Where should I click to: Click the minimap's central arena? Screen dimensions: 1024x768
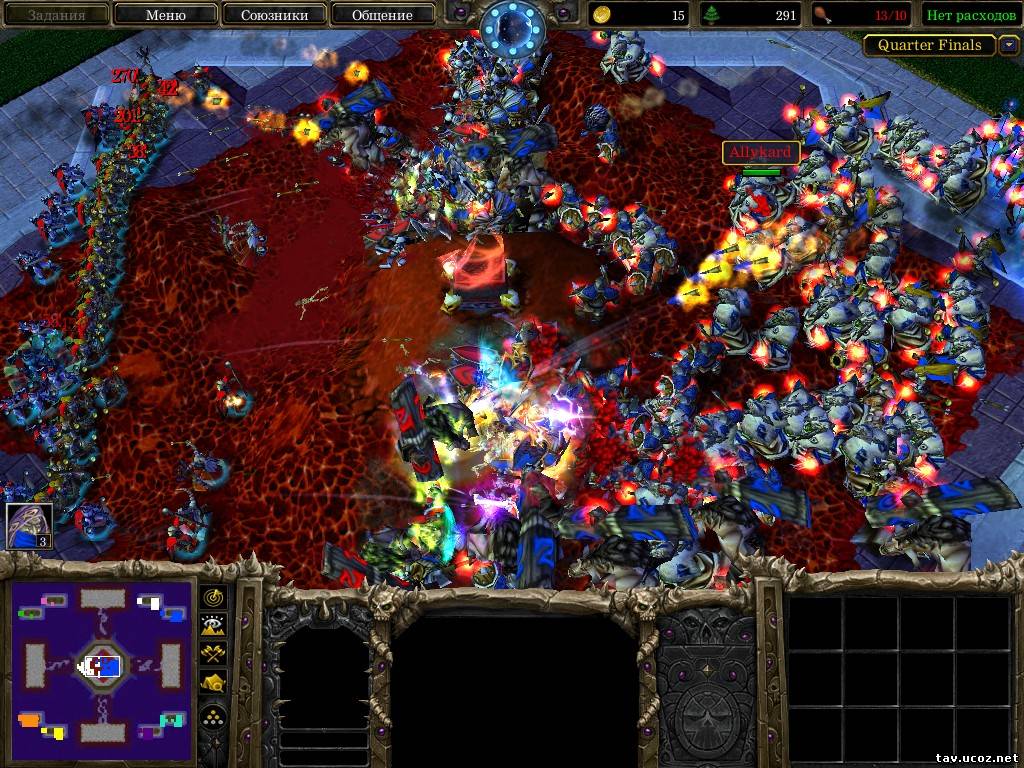point(101,664)
